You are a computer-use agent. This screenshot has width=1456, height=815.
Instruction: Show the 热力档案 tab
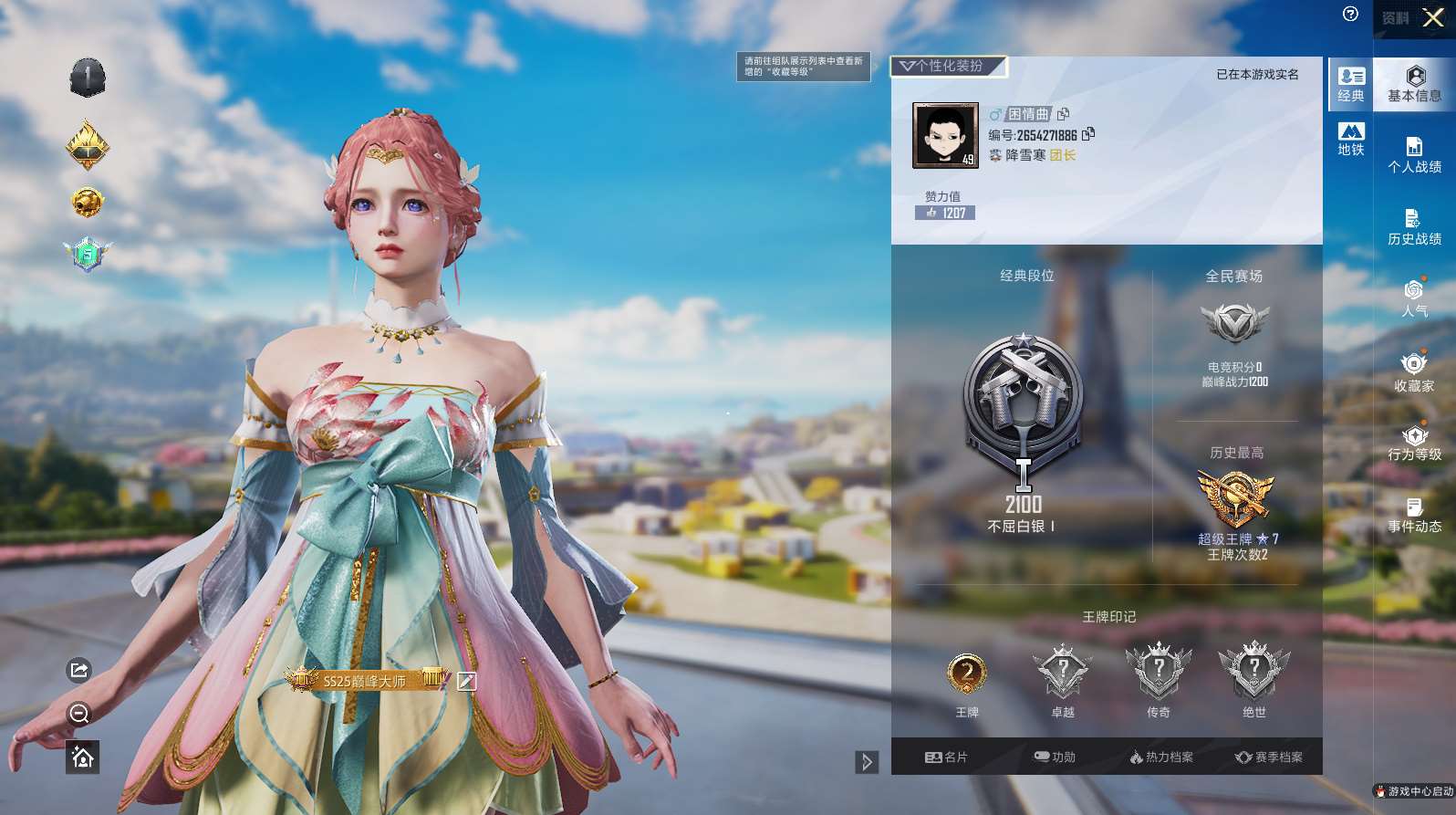click(x=1161, y=757)
